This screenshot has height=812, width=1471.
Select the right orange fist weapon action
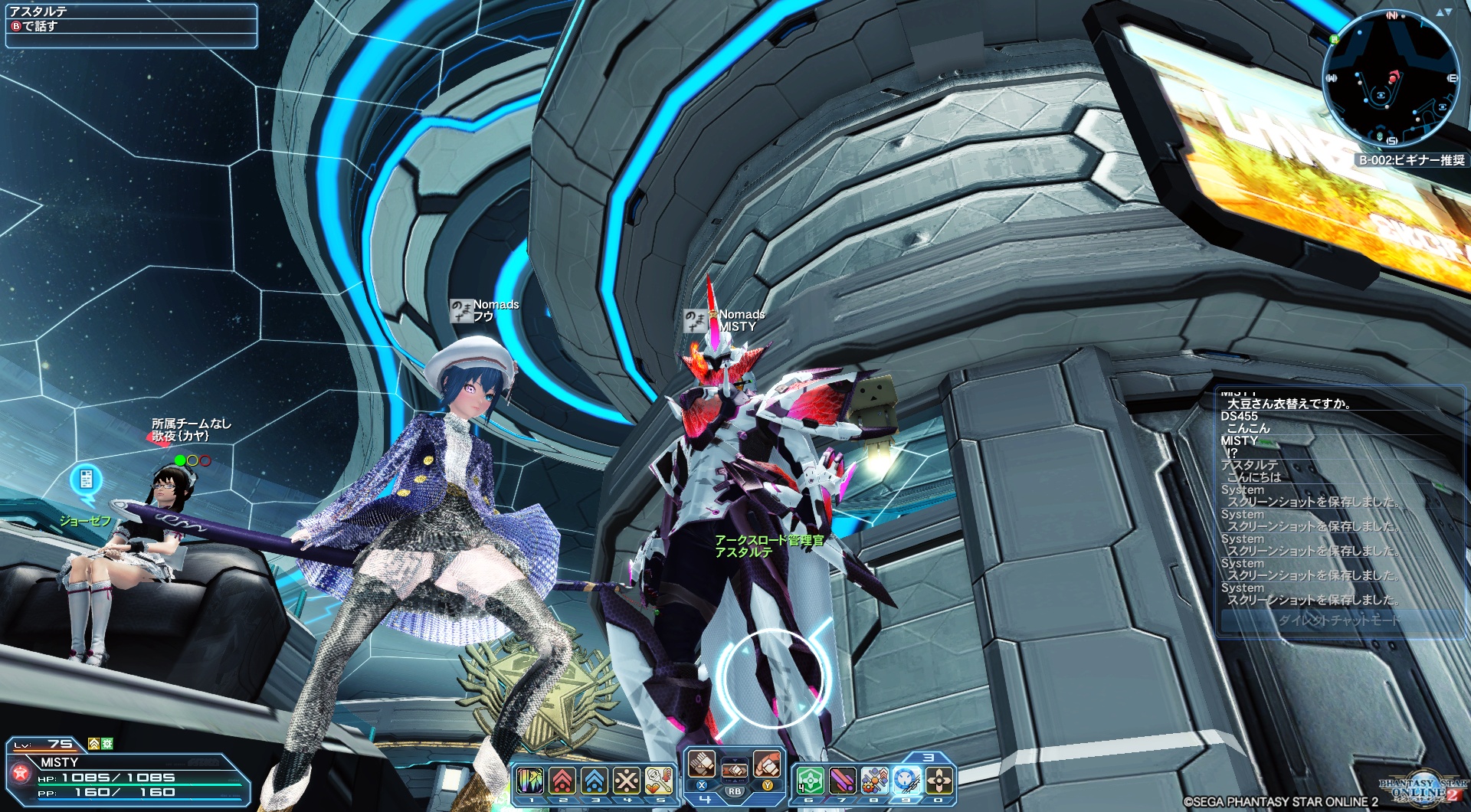click(x=767, y=764)
